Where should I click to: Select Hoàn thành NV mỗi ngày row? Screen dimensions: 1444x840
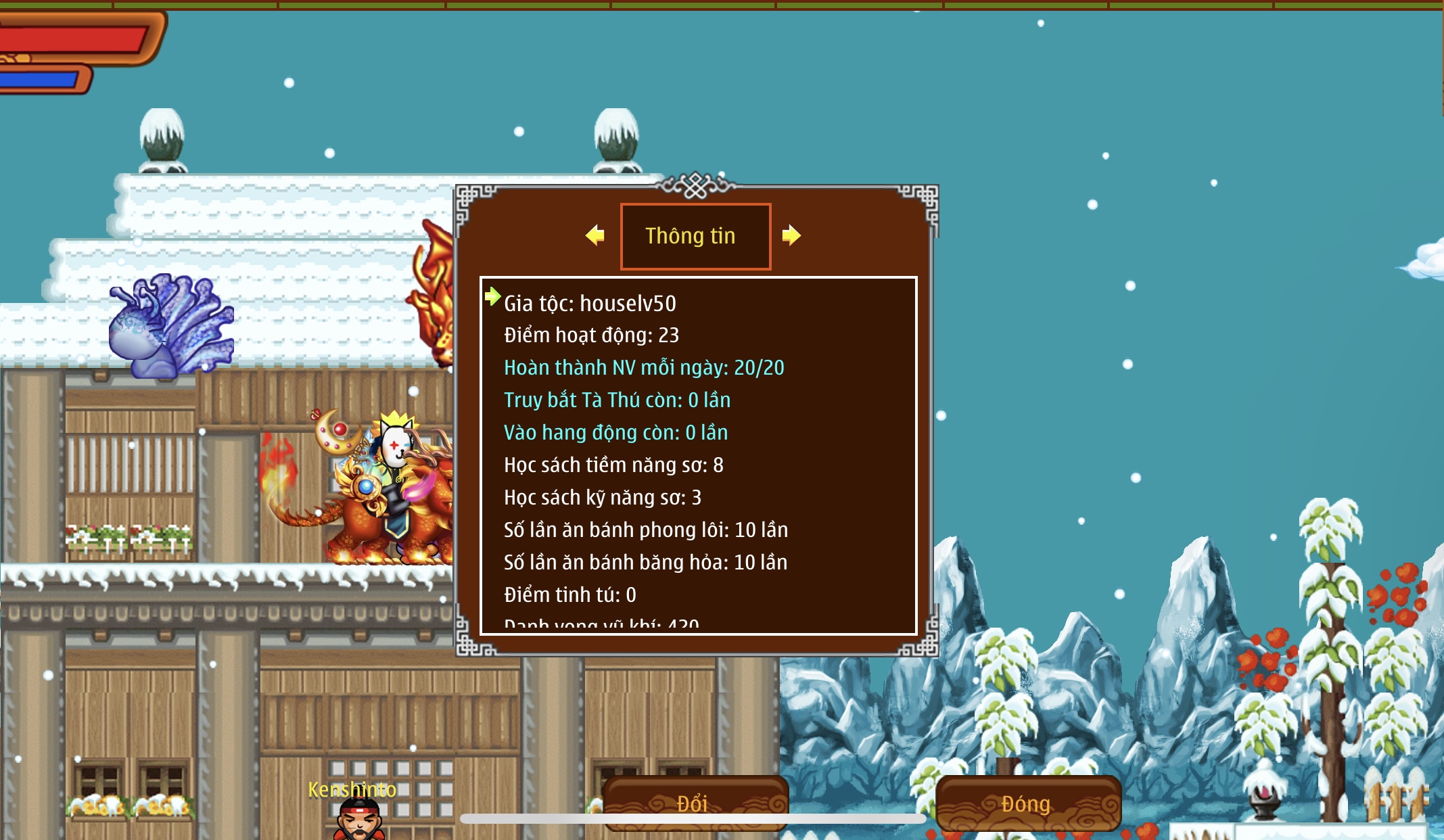point(644,368)
